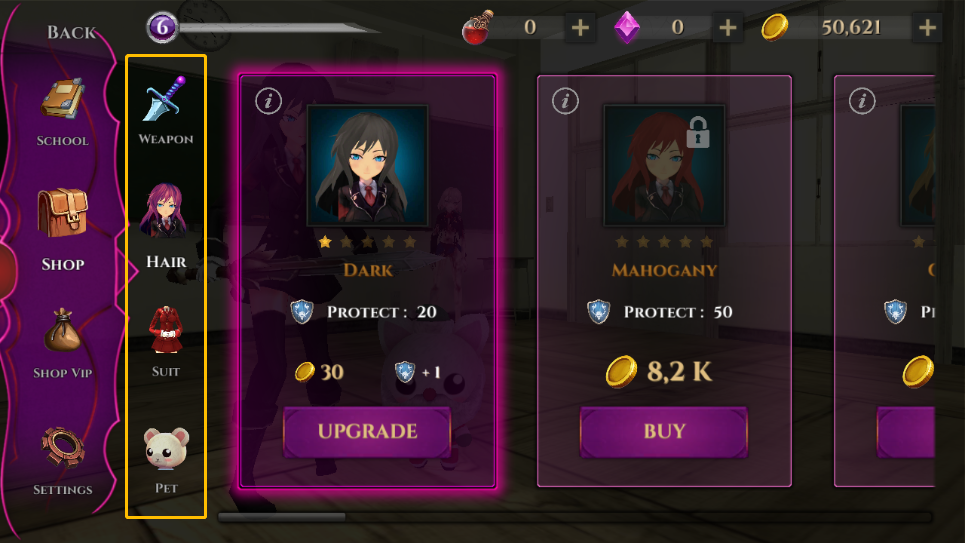Choose the Hair category
Viewport: 965px width, 543px height.
(166, 226)
